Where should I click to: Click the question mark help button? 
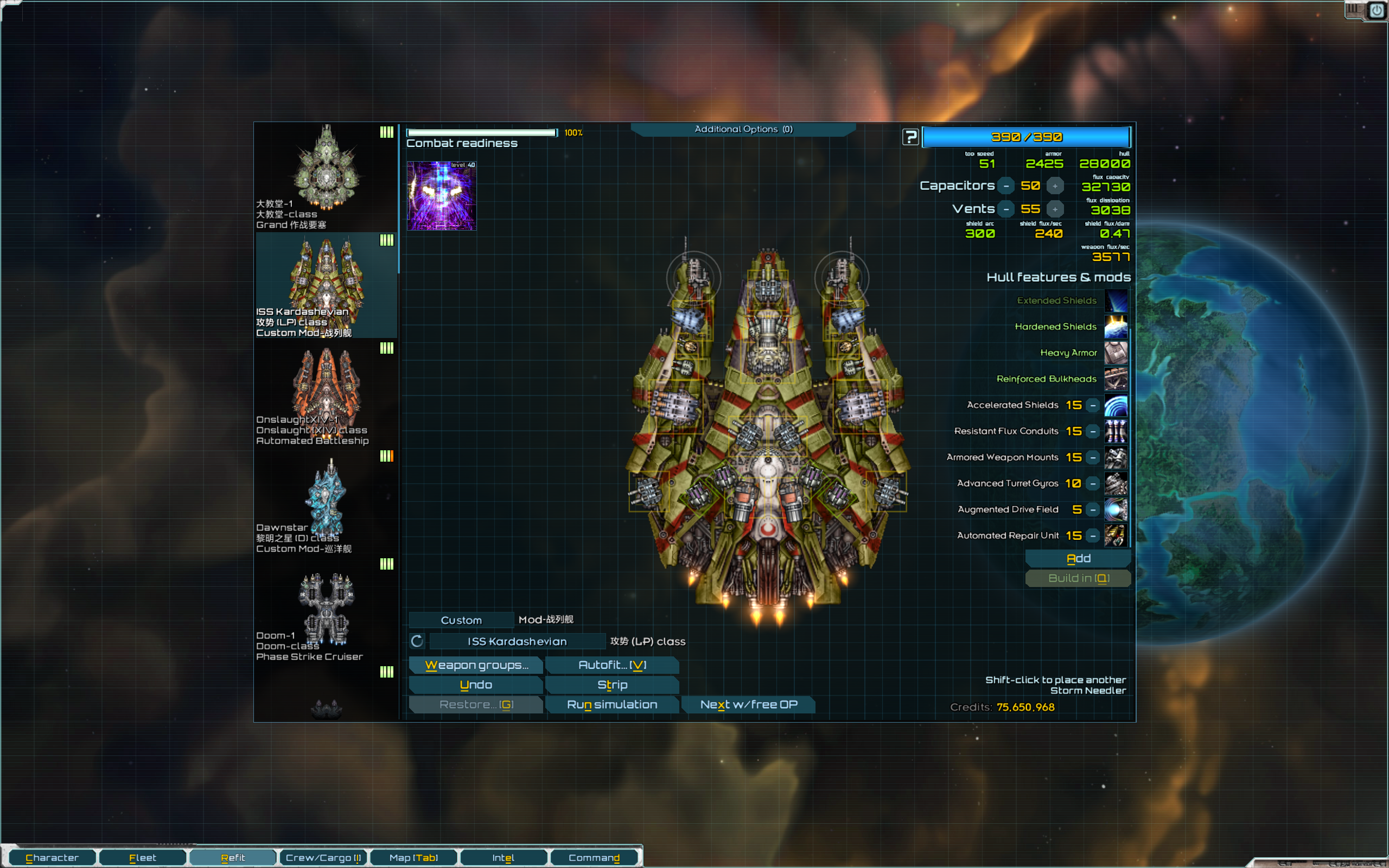point(910,137)
